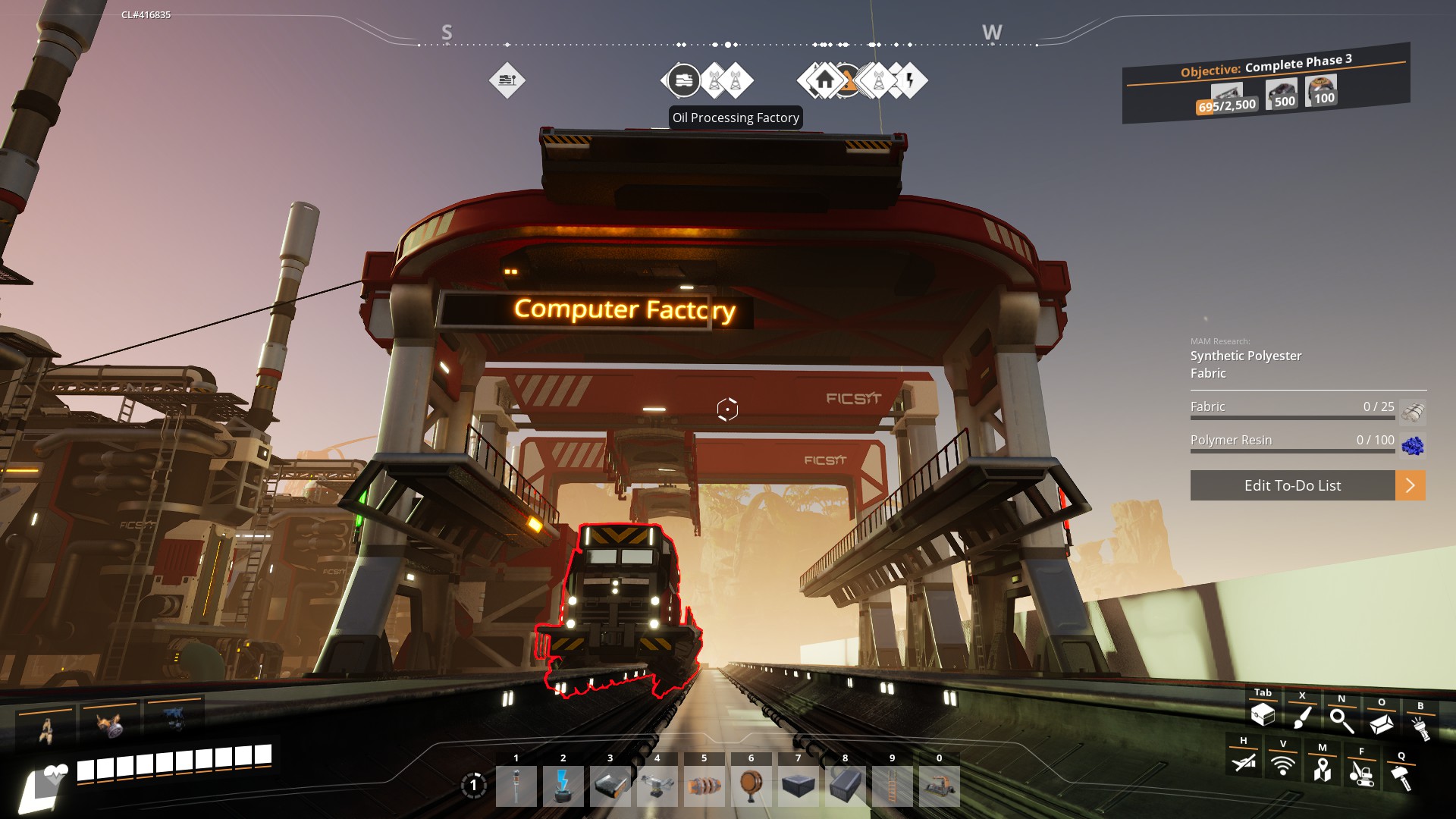Open the magnifying glass search
Screen dimensions: 1456x819
(1341, 720)
